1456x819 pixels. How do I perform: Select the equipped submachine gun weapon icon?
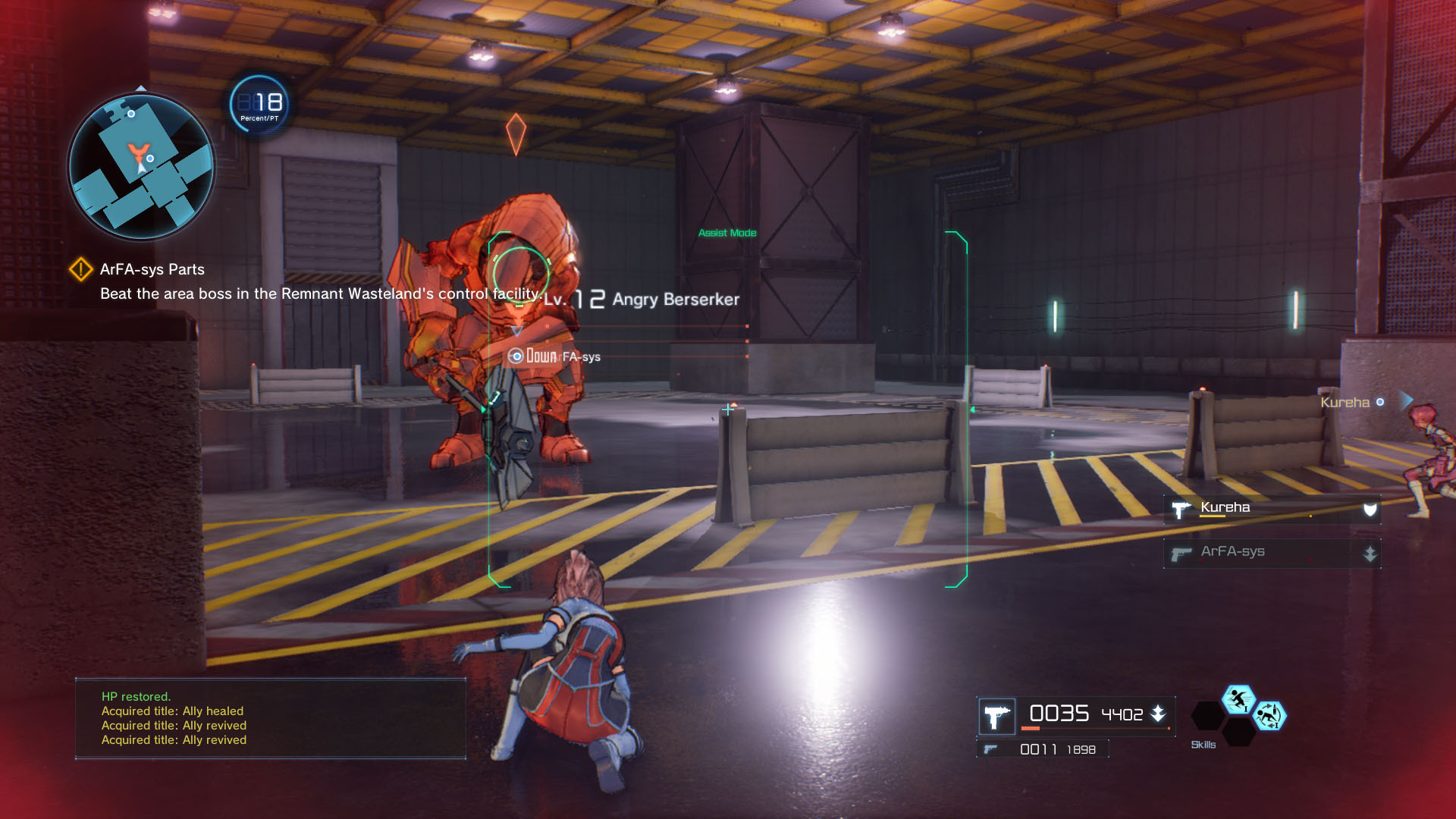point(996,716)
